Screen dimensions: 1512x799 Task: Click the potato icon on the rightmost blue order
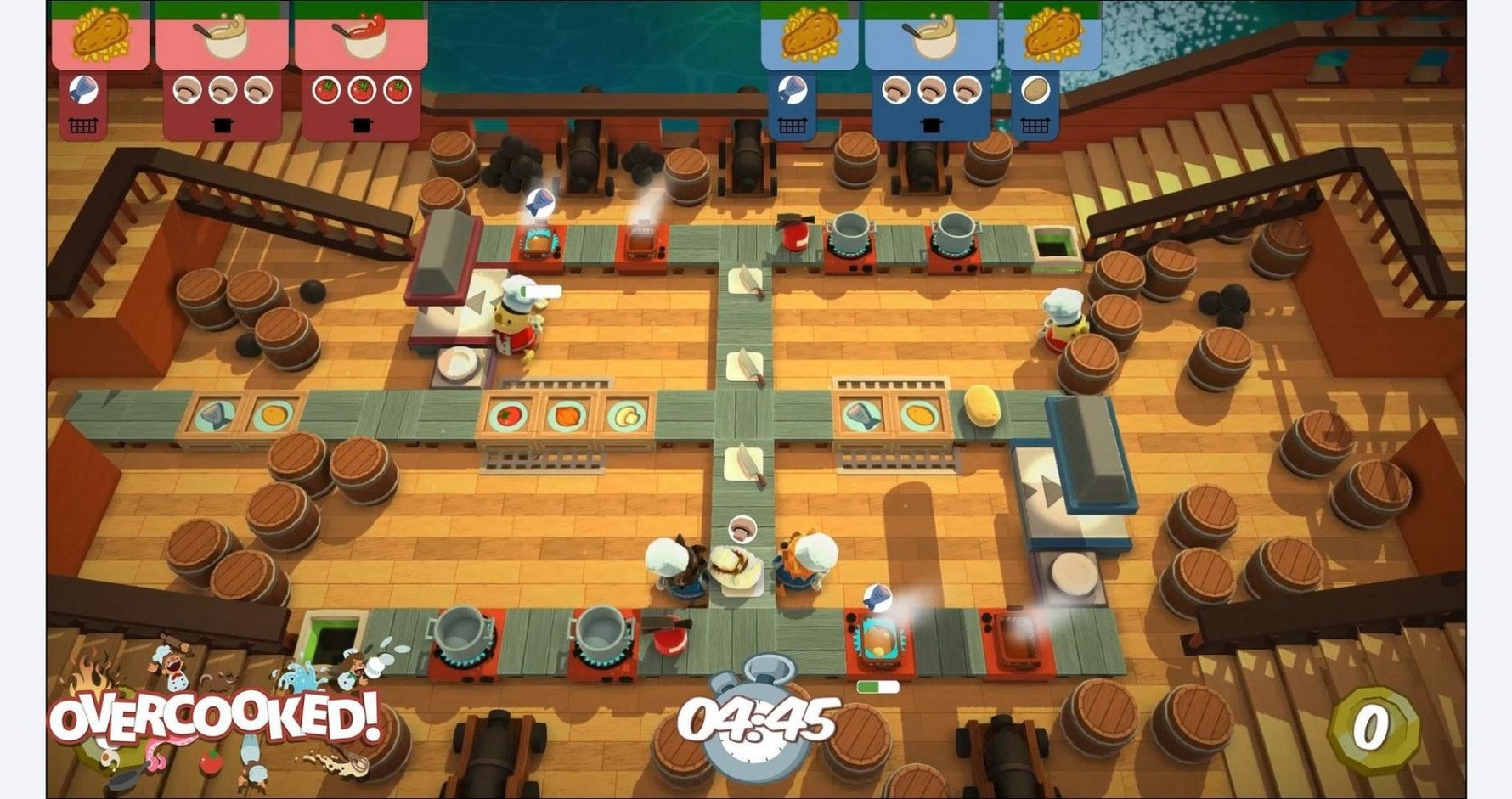click(1036, 91)
